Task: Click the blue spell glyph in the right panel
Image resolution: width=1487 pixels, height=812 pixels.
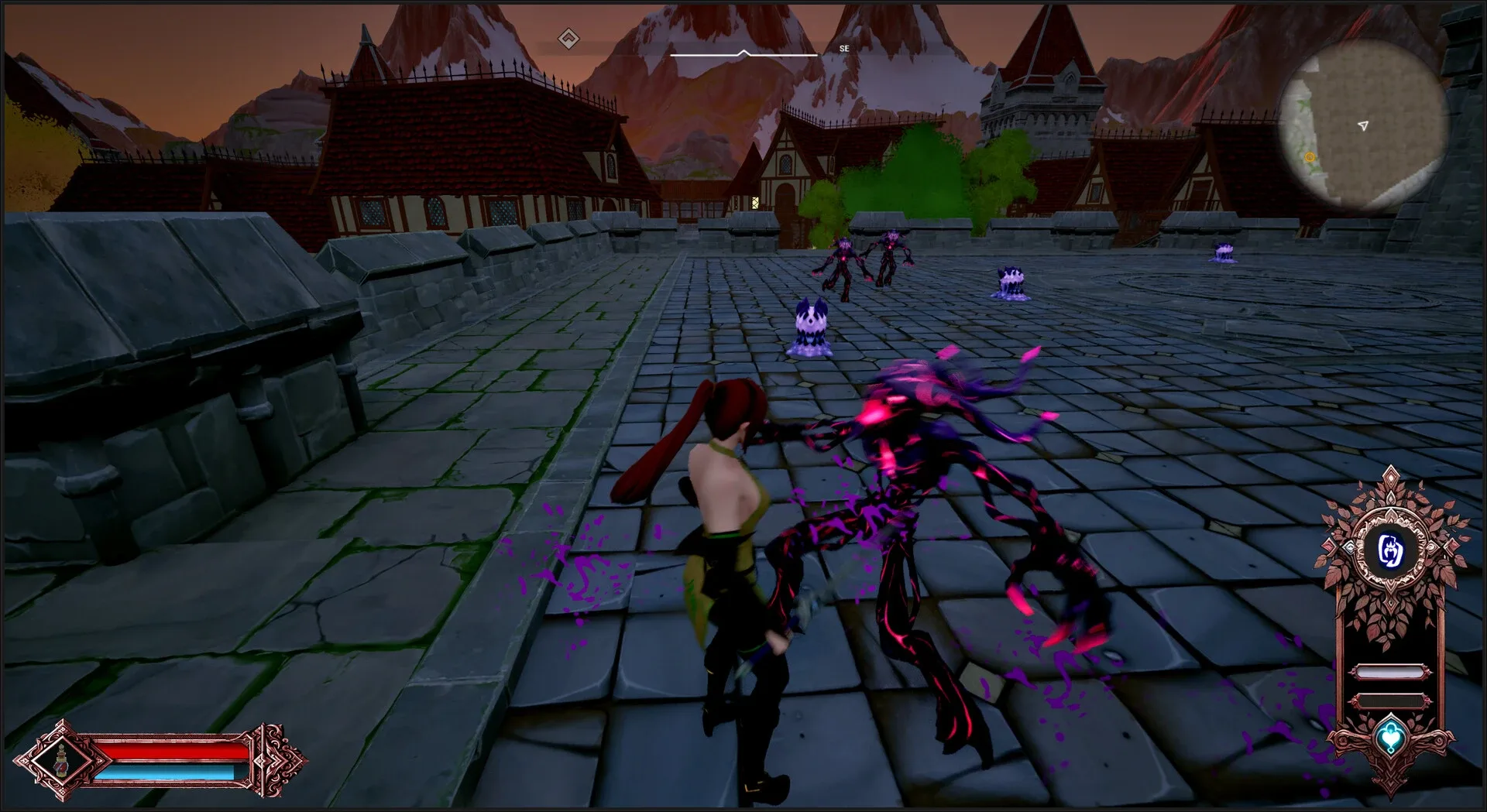Action: pyautogui.click(x=1393, y=550)
